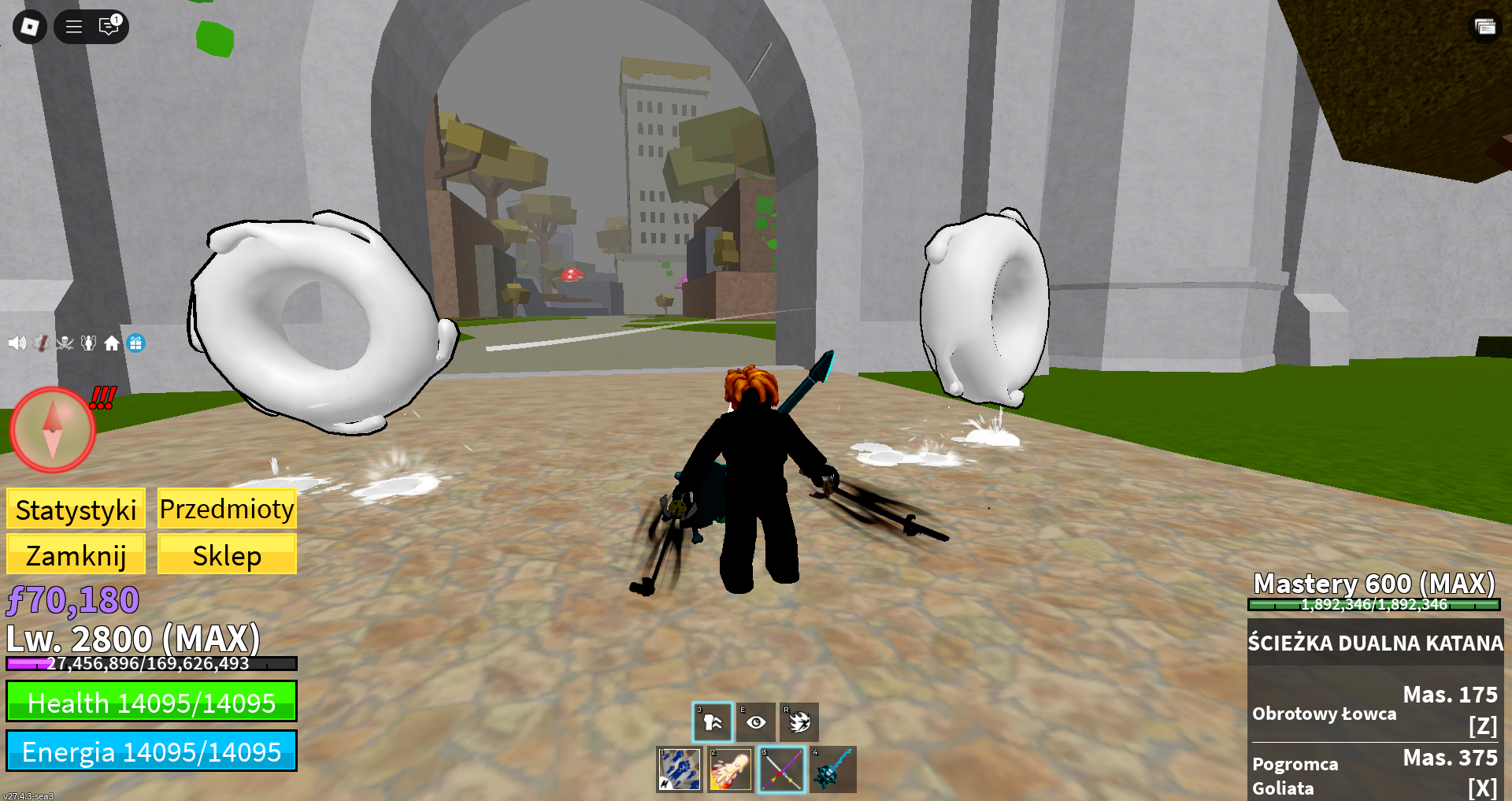Trigger the flame dash ability
This screenshot has width=1512, height=801.
799,722
